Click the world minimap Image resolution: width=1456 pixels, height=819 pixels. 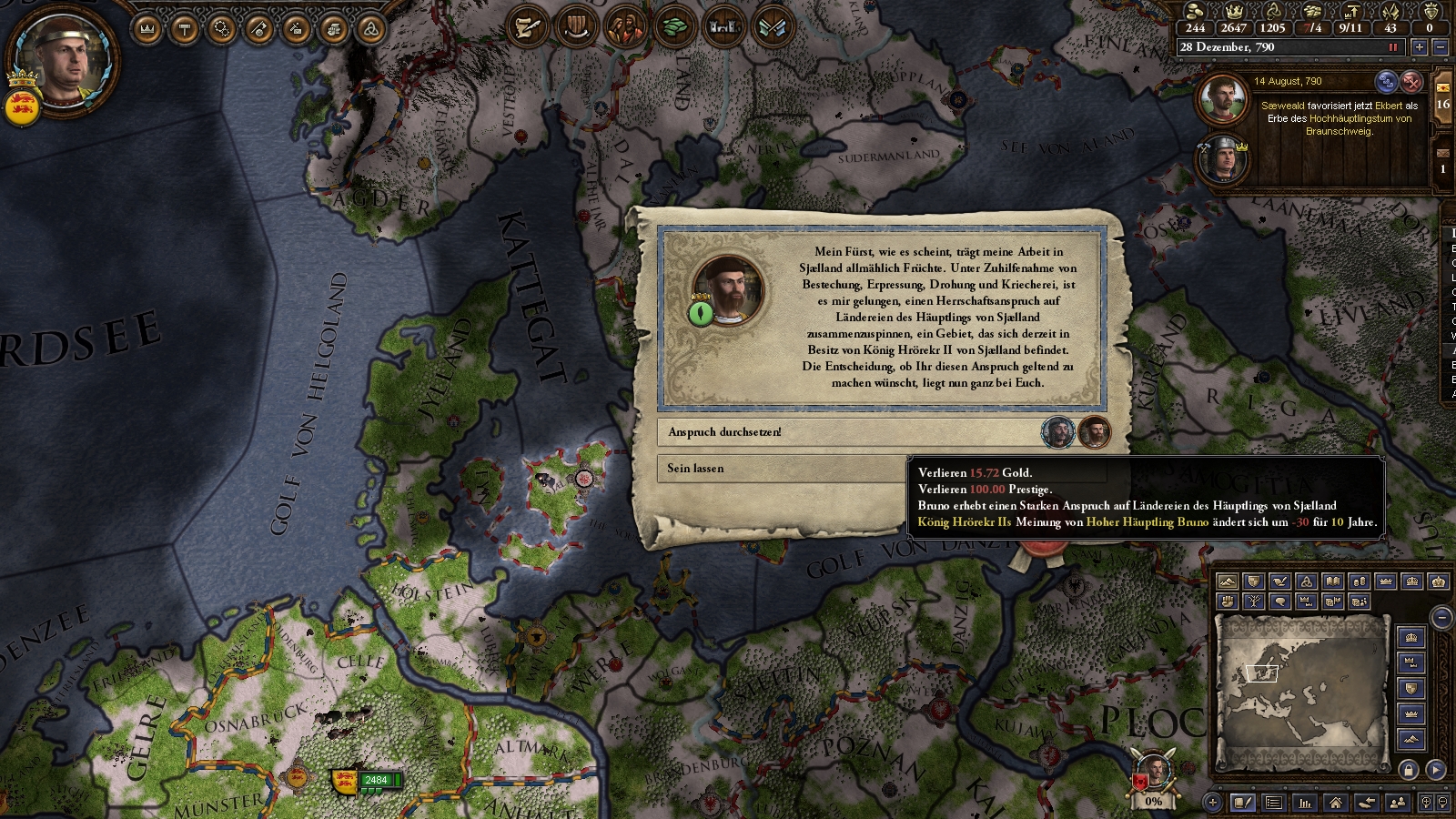pyautogui.click(x=1301, y=692)
